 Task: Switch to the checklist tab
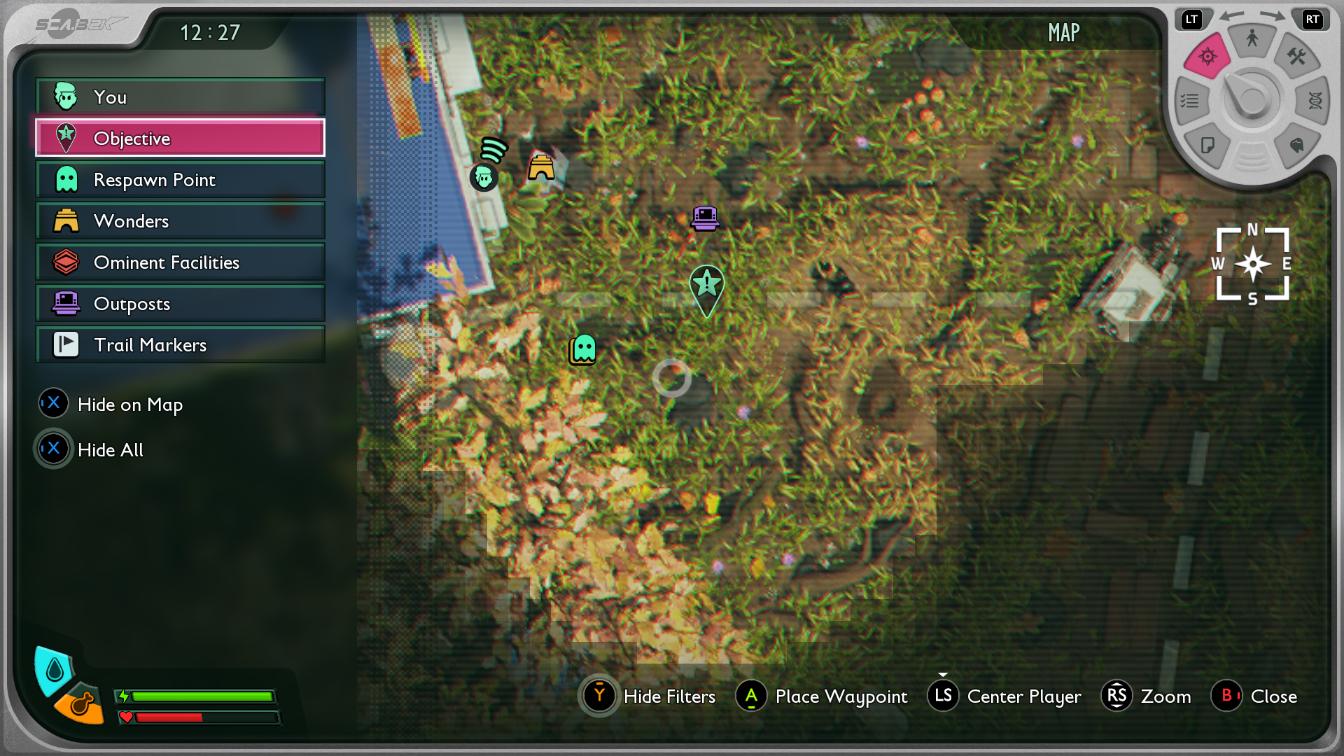(1189, 101)
